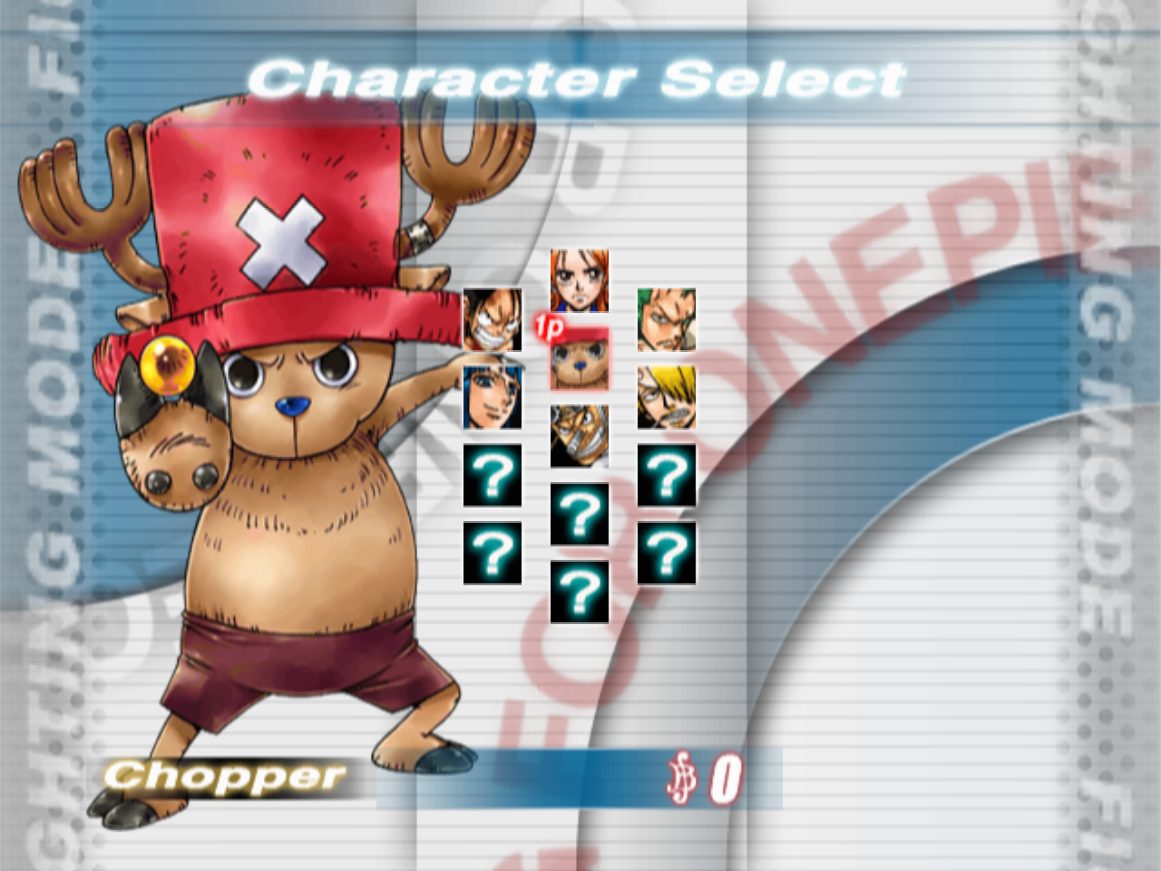The image size is (1161, 871).
Task: Pick green-haired Zoro's portrait
Action: point(666,320)
